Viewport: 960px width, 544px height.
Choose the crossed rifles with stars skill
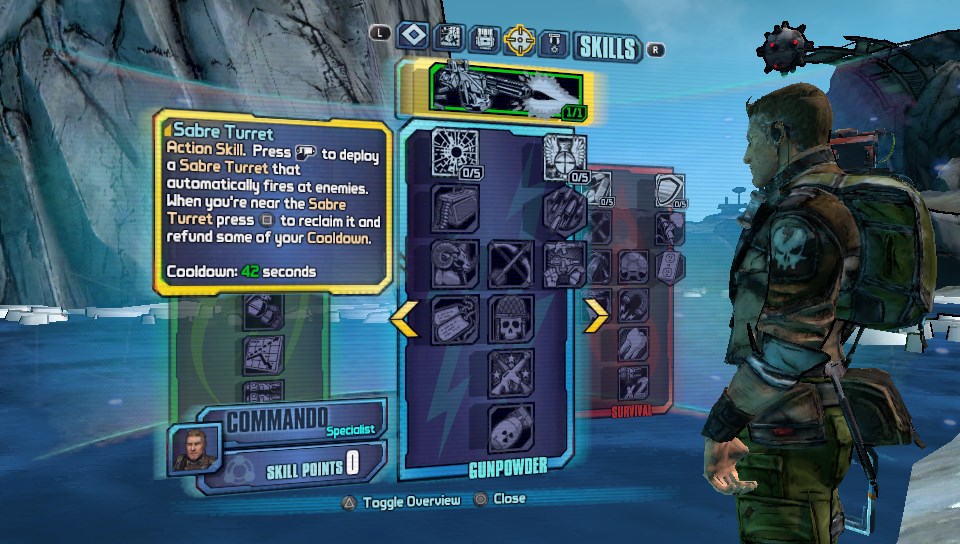click(x=511, y=372)
